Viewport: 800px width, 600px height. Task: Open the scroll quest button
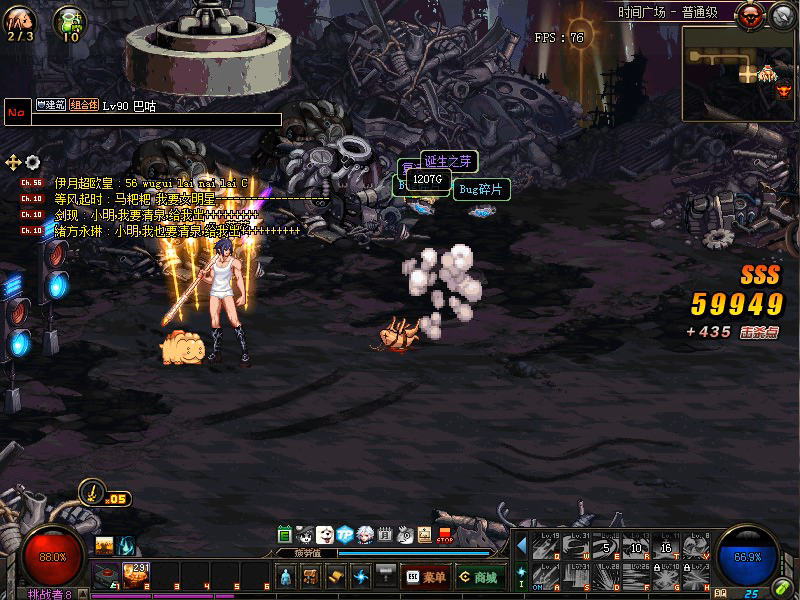point(336,576)
